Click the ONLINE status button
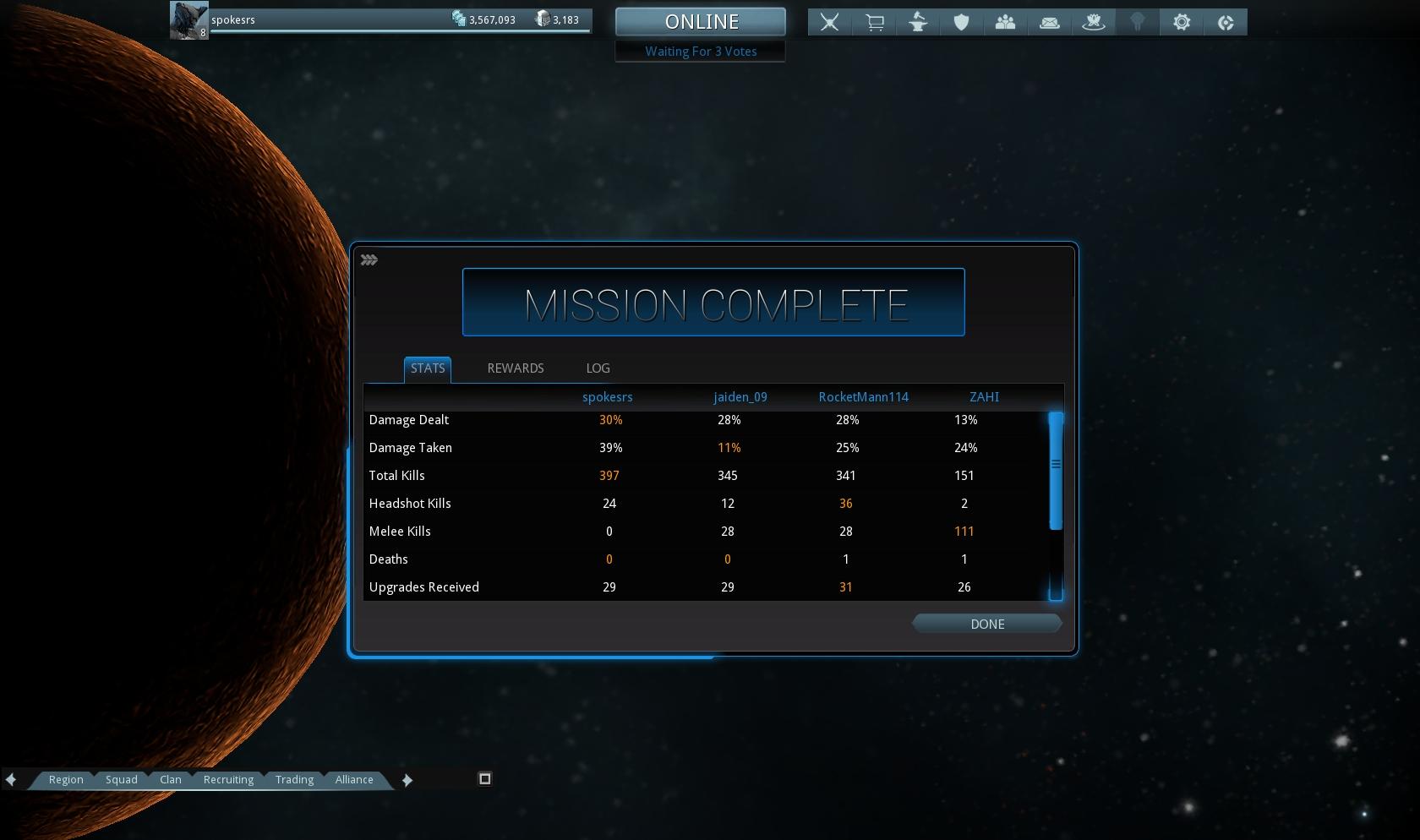Image resolution: width=1420 pixels, height=840 pixels. pos(701,22)
